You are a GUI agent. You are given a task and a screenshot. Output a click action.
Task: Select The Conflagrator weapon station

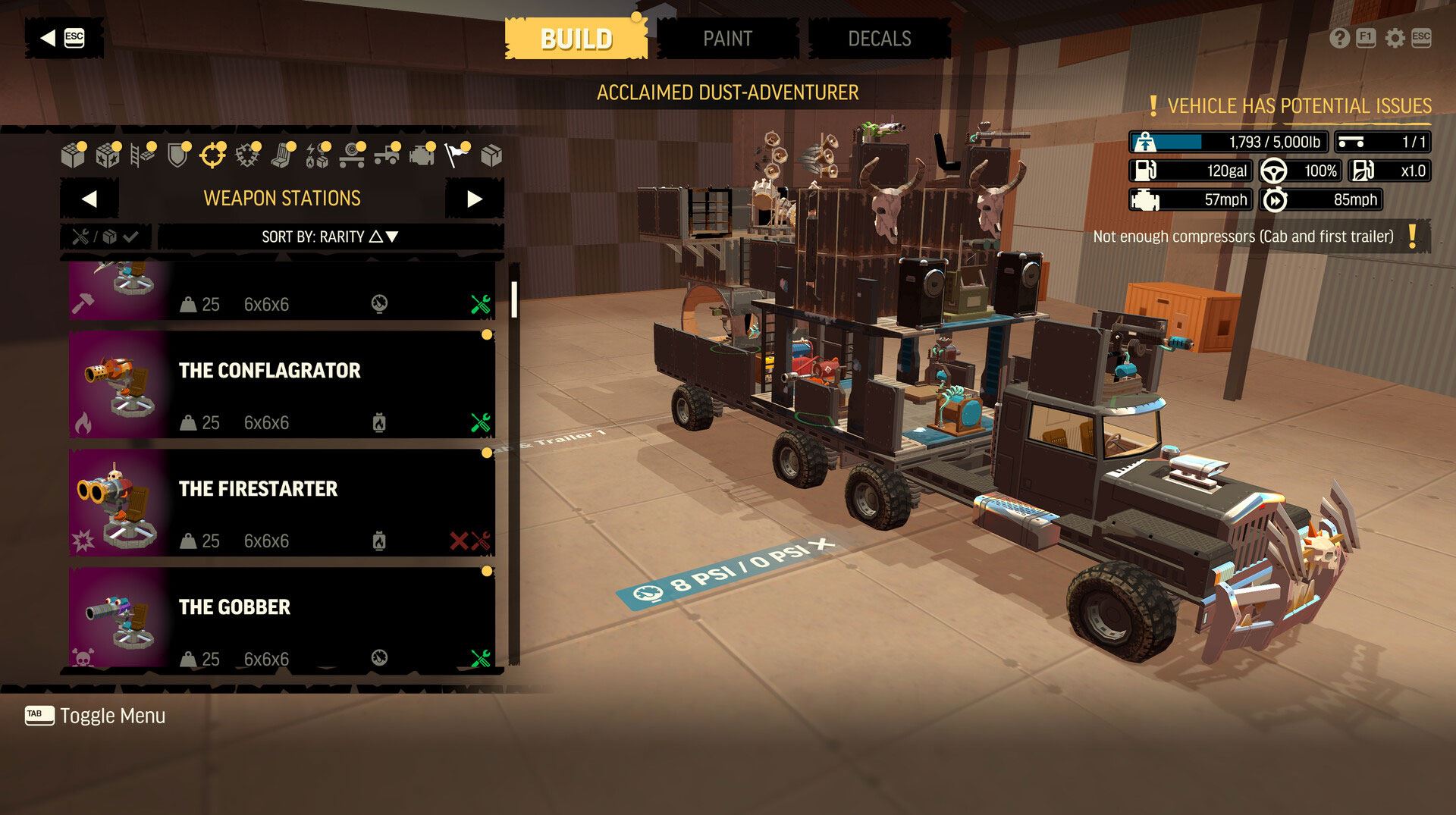click(x=282, y=384)
